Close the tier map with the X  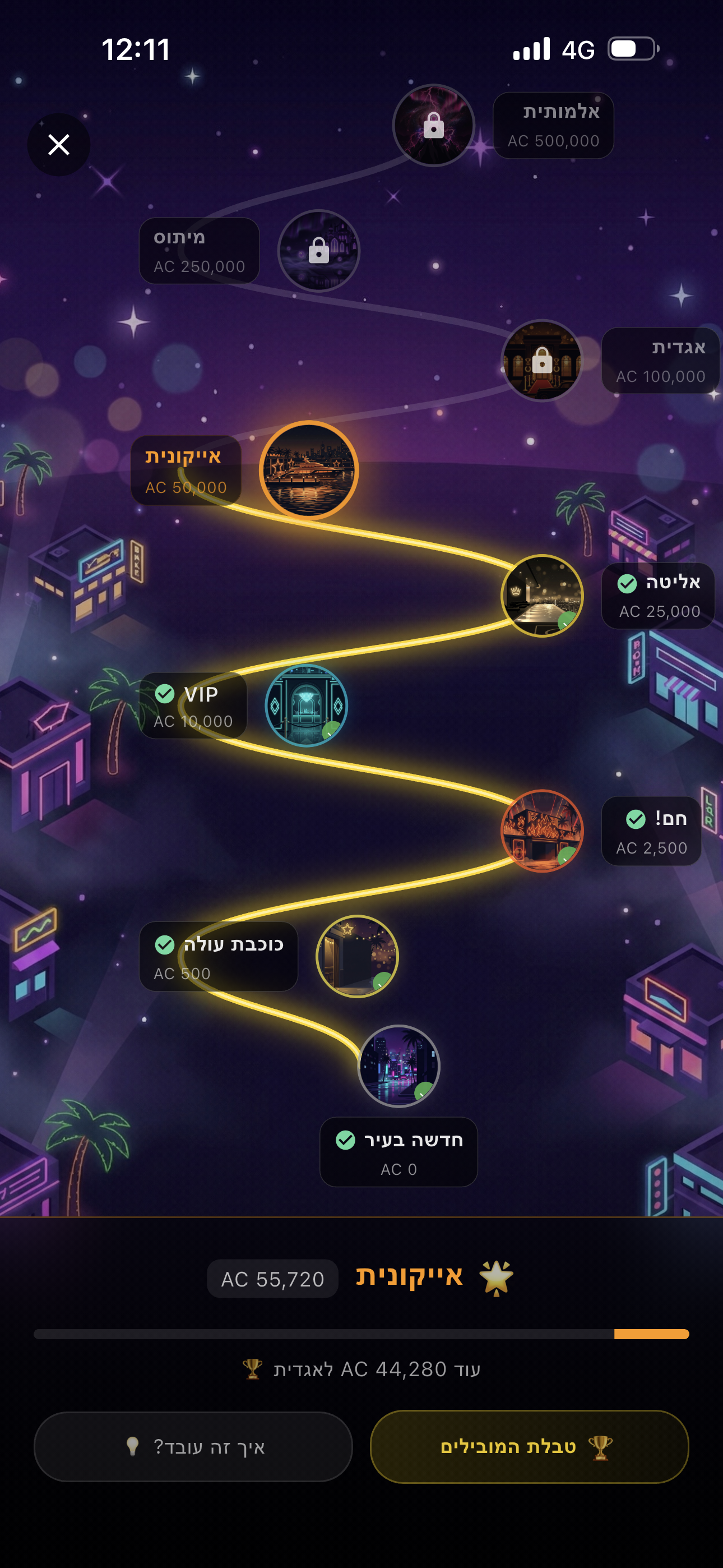(x=58, y=144)
